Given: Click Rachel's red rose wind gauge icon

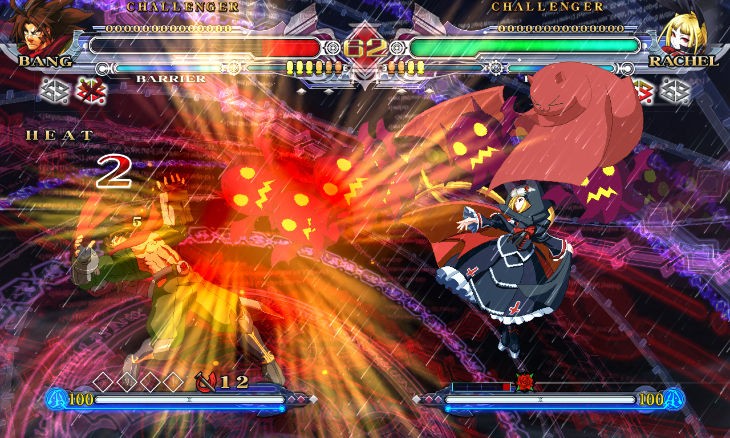Looking at the screenshot, I should (524, 382).
